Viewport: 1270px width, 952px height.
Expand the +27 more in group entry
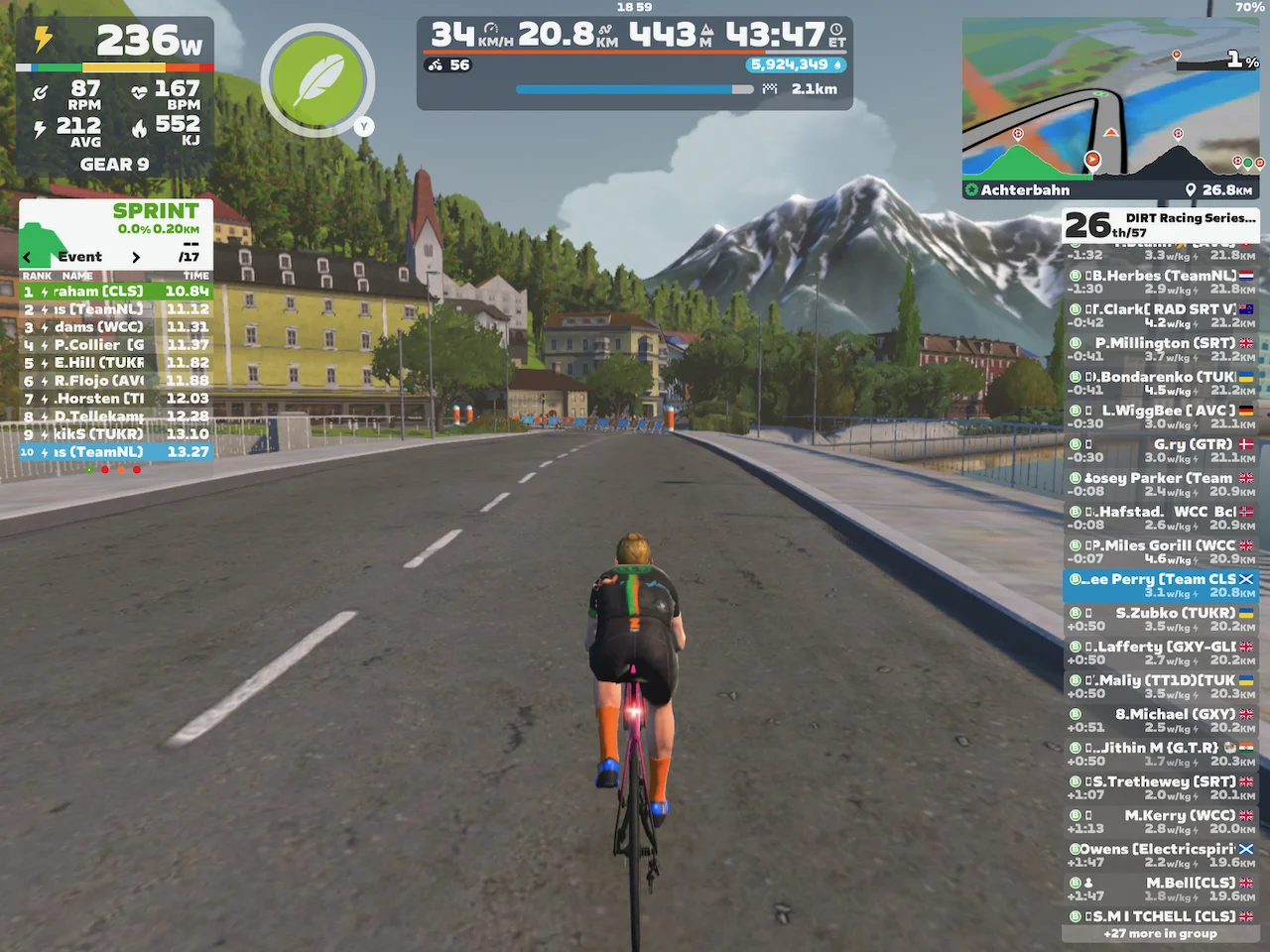1161,934
